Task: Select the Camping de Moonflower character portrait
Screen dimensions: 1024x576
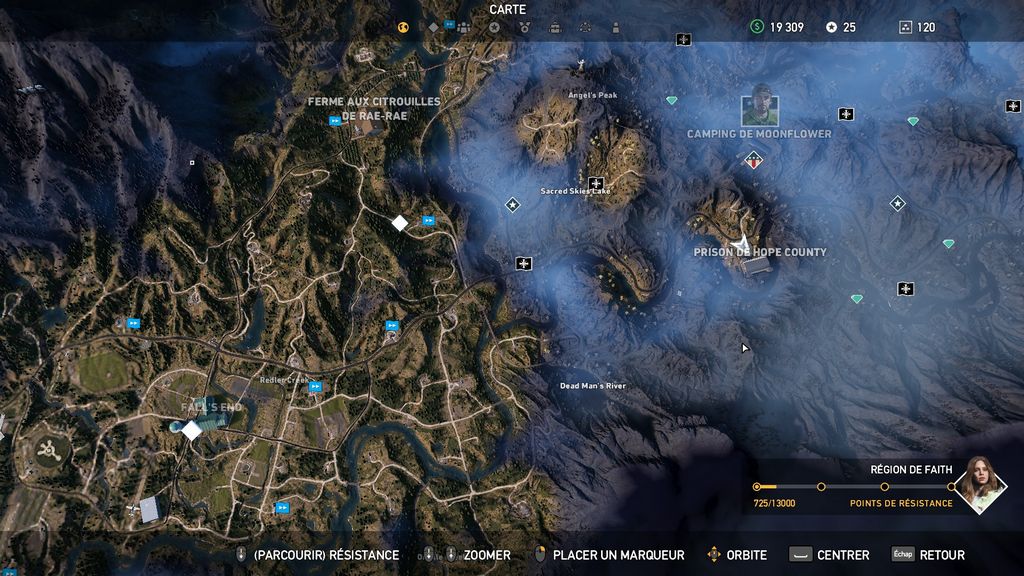Action: tap(760, 105)
